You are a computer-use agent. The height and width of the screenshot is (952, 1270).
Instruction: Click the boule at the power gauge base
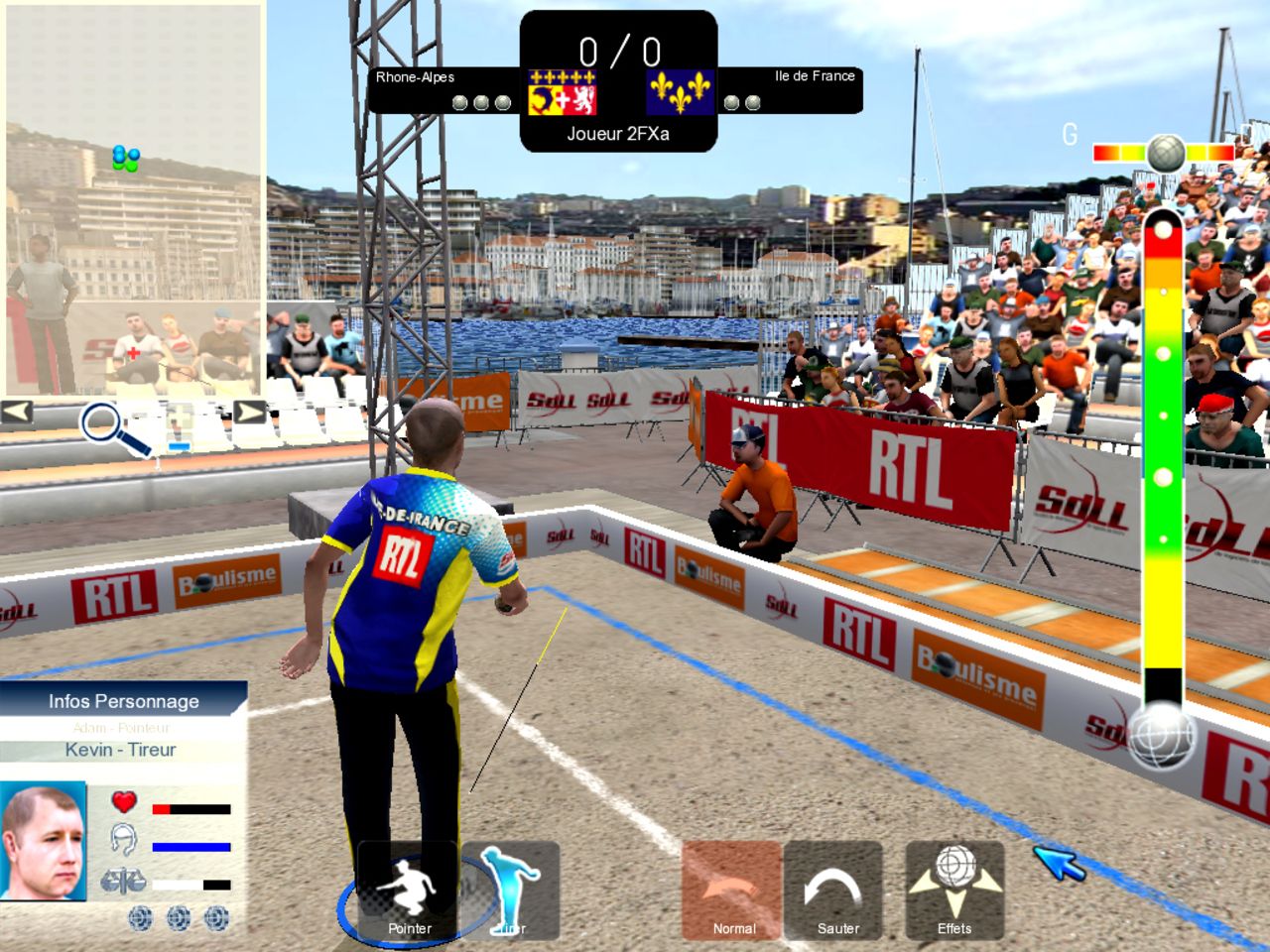tap(1162, 736)
